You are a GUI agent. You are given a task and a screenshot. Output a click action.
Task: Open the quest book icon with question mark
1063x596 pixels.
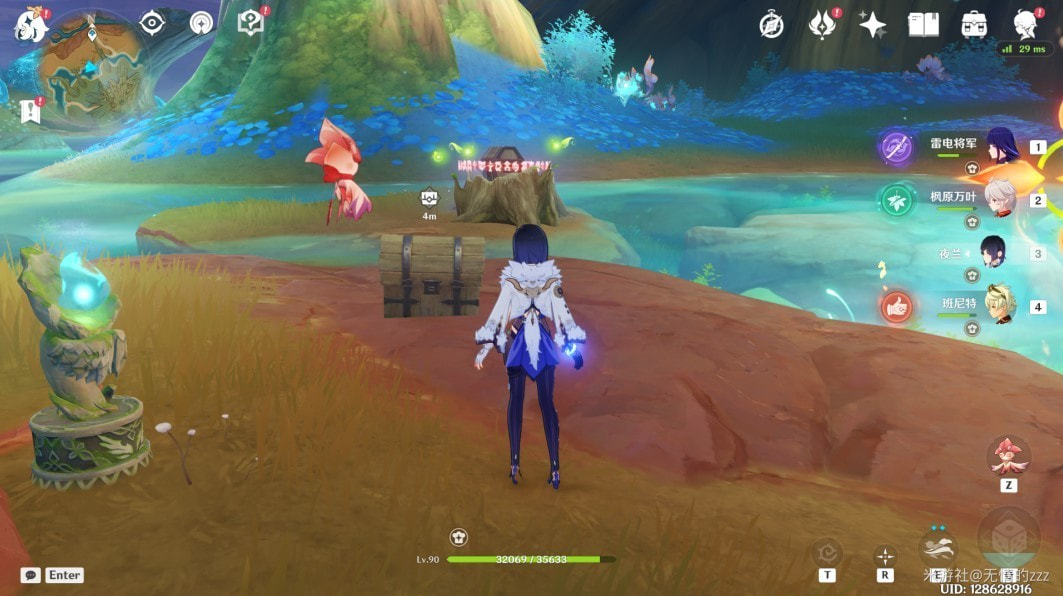(250, 23)
